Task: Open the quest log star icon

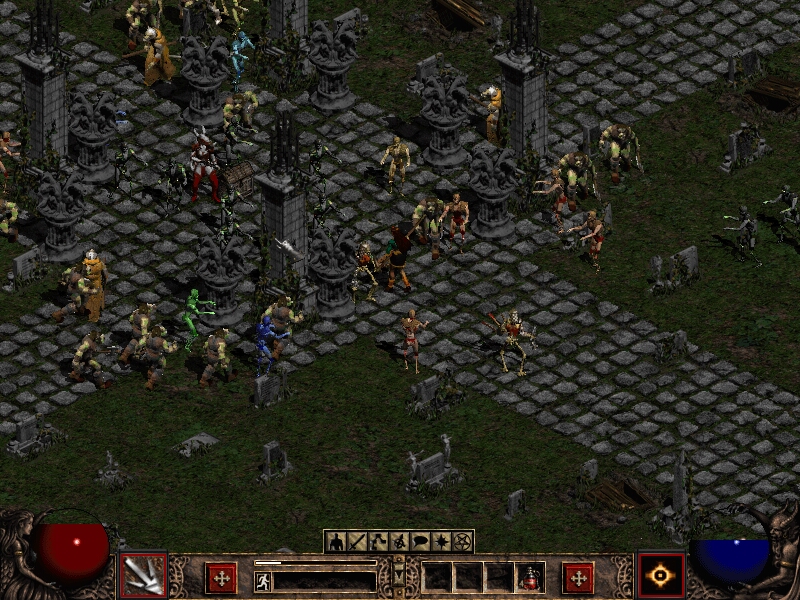Action: pos(441,542)
